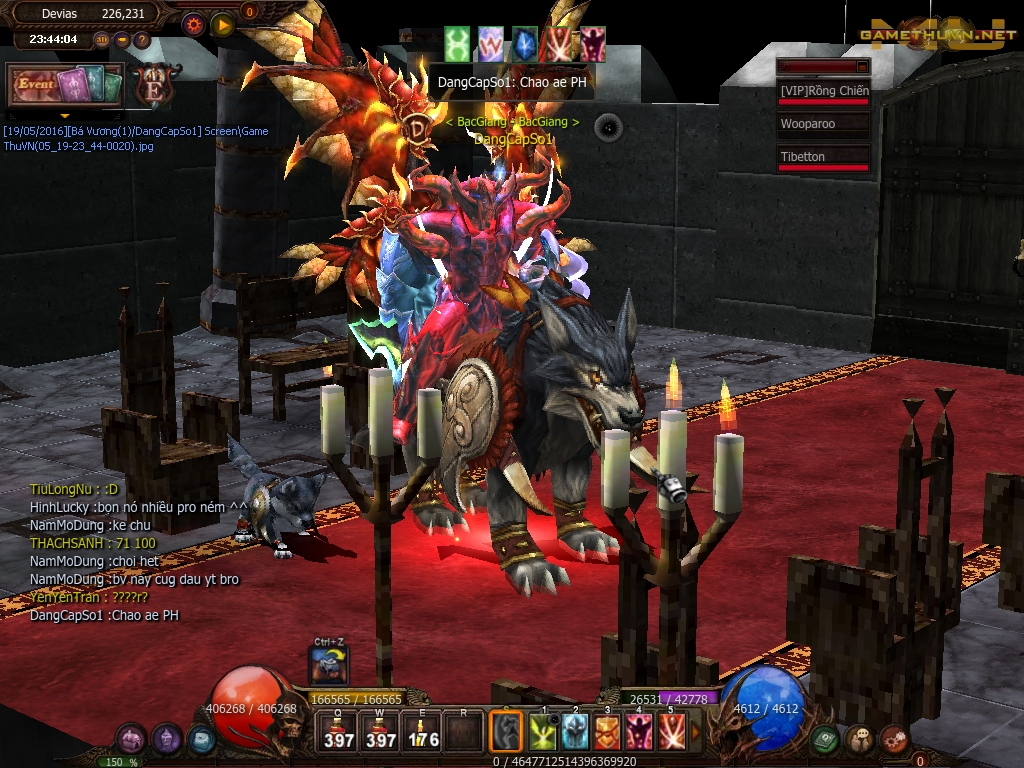Open the green book icon button
Image resolution: width=1024 pixels, height=768 pixels.
(x=825, y=739)
